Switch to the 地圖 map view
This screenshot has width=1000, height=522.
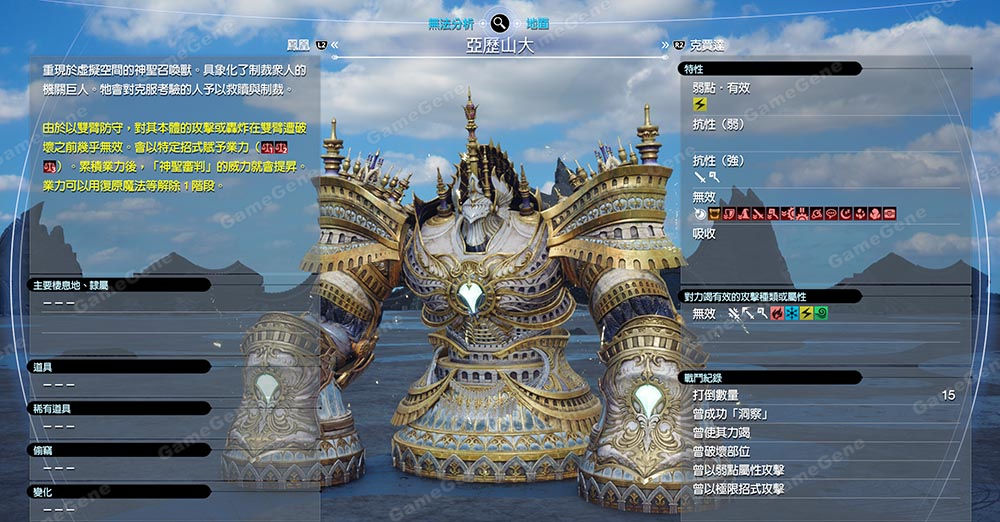537,22
